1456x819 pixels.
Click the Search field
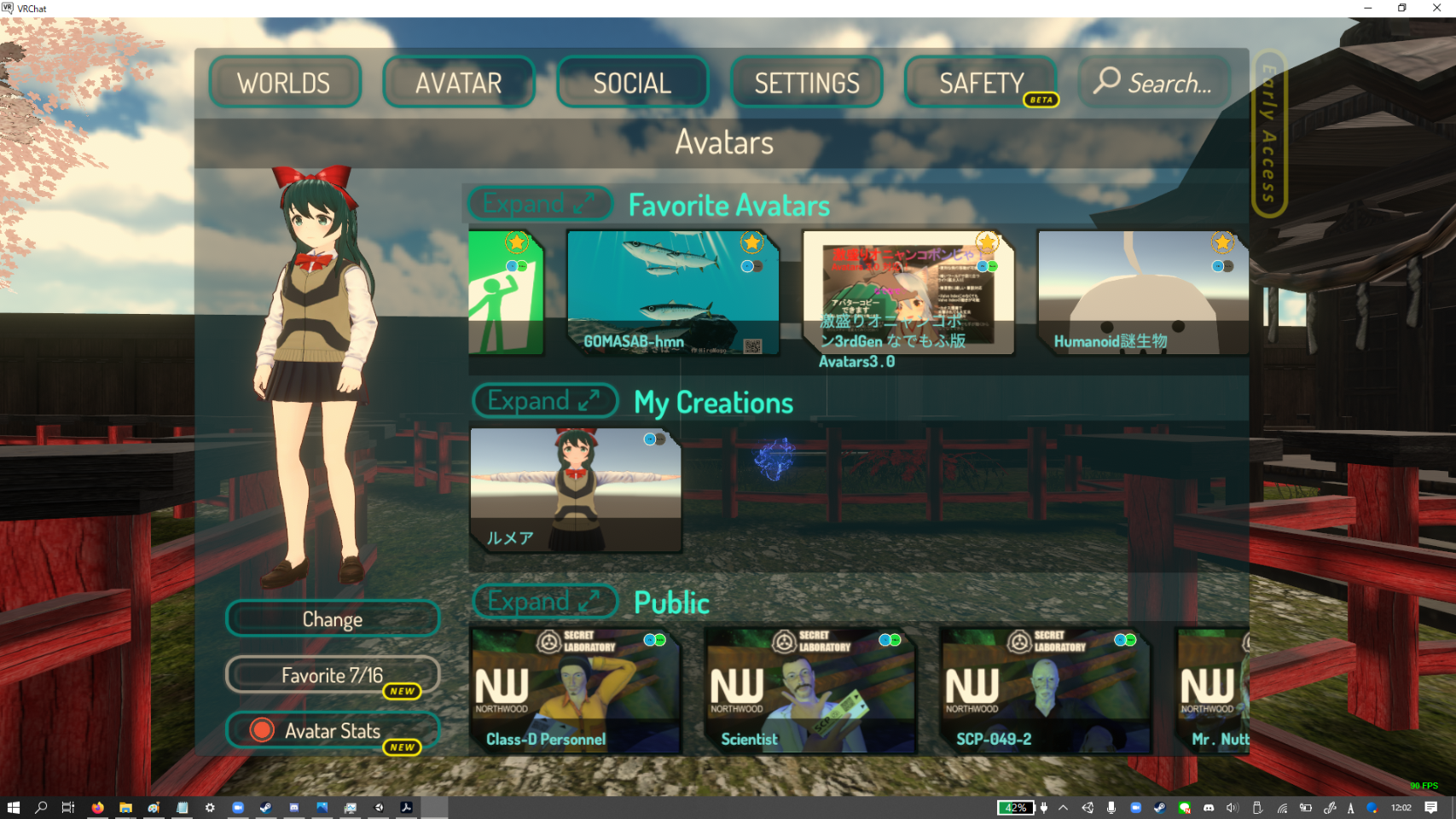point(1155,83)
